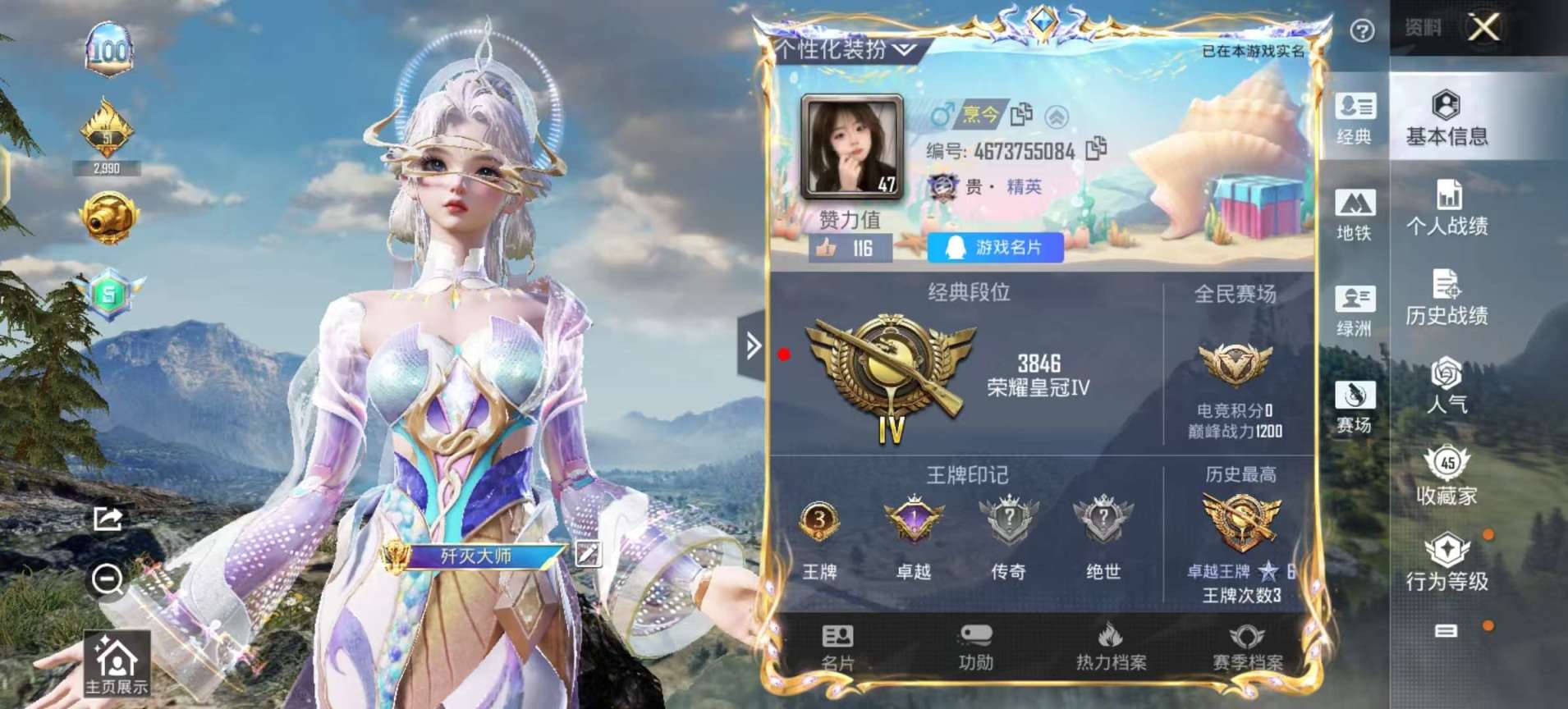Screen dimensions: 1568x709
Task: Open the 名片 bottom tab
Action: [x=837, y=647]
